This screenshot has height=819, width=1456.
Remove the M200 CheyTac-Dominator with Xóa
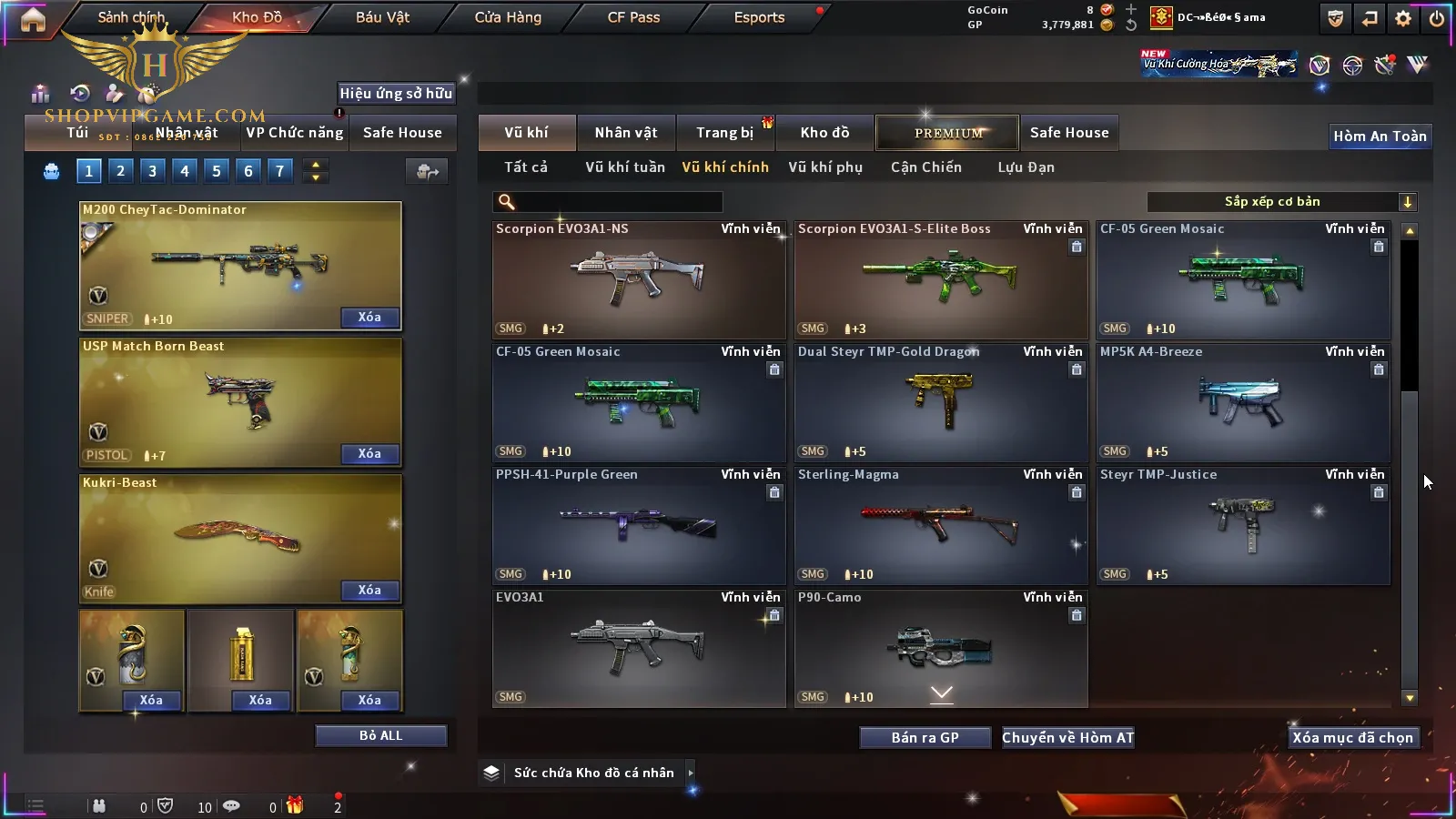point(369,318)
